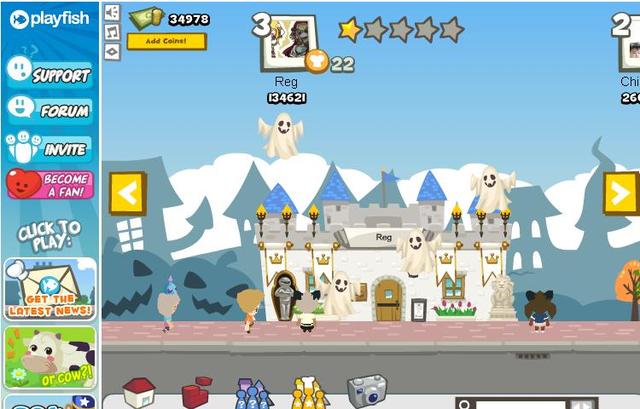Viewport: 640px width, 409px height.
Task: Toggle the sound speaker icon
Action: pos(112,12)
